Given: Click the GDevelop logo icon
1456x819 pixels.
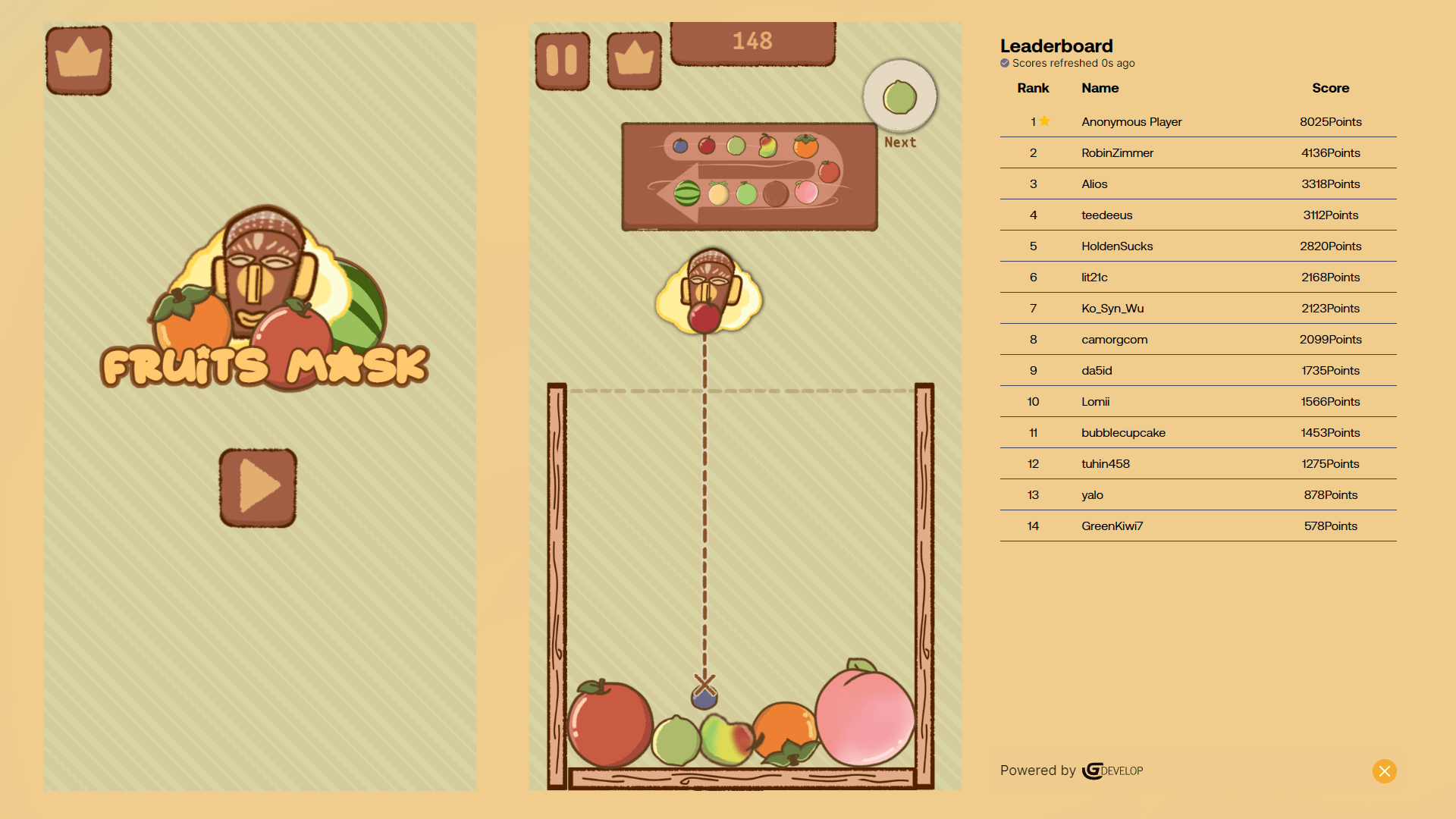Looking at the screenshot, I should [x=1092, y=770].
